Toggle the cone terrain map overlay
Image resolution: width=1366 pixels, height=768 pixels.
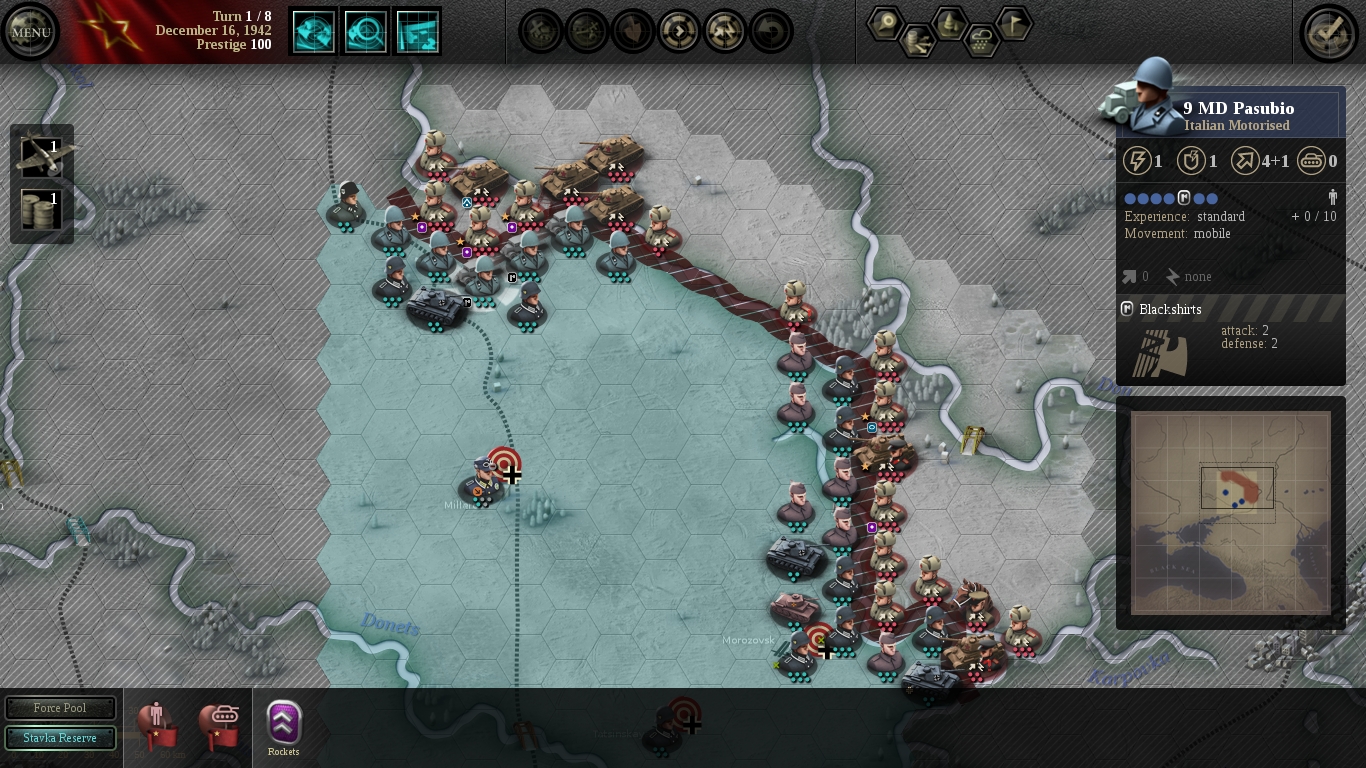[950, 21]
